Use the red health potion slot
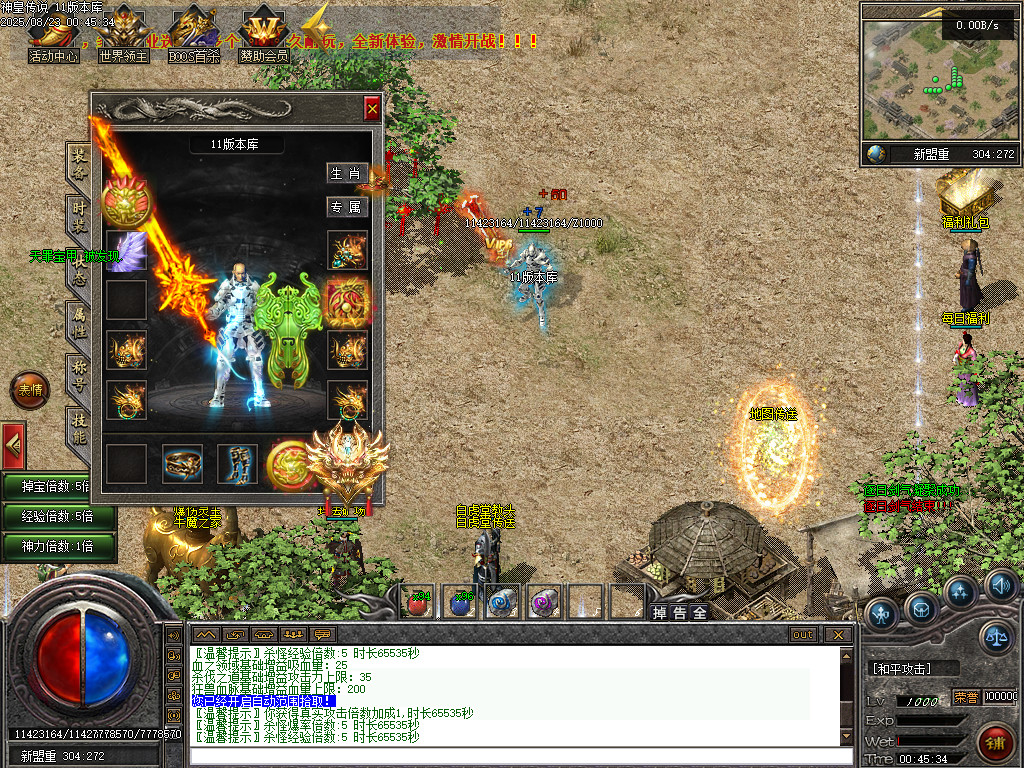The image size is (1024, 768). pyautogui.click(x=418, y=601)
